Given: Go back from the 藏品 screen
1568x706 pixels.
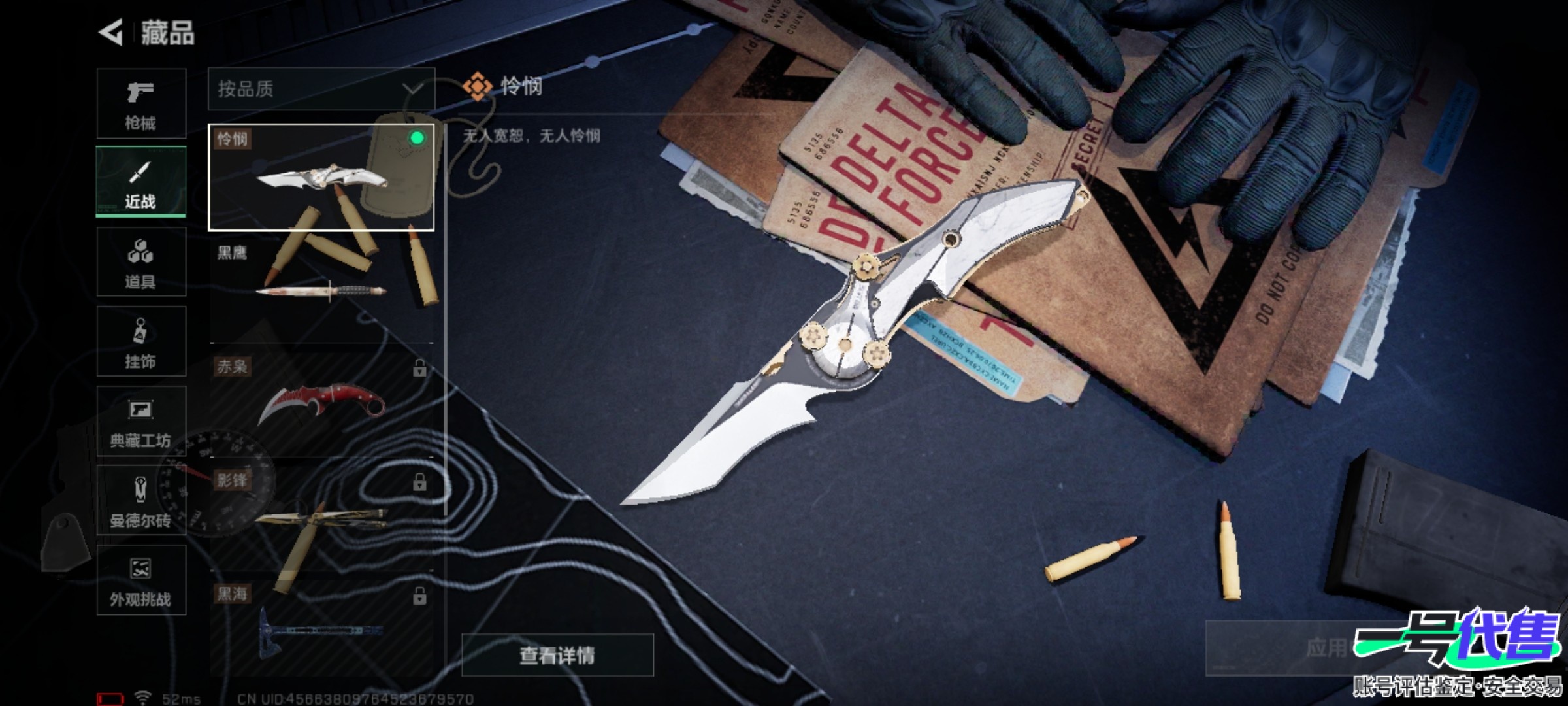Looking at the screenshot, I should click(111, 33).
